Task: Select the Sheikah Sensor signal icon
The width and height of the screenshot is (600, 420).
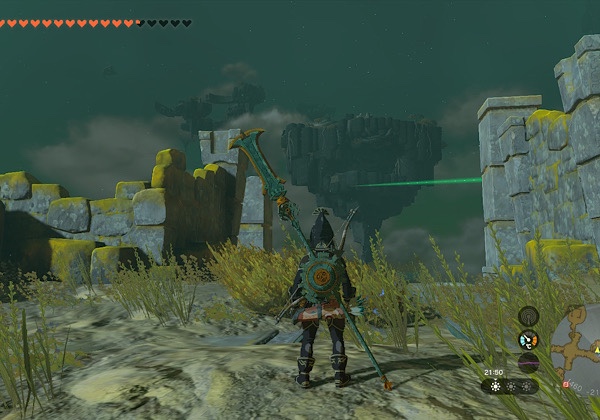Action: 528,317
